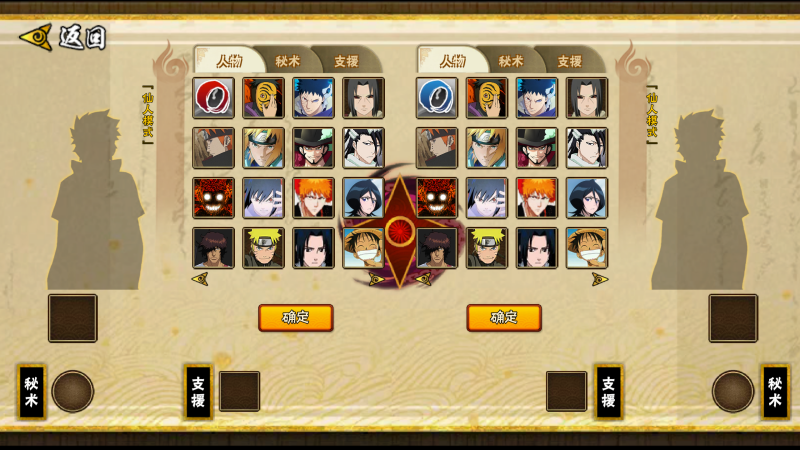The width and height of the screenshot is (800, 450).
Task: Confirm selection with right panel's 确定 button
Action: [504, 318]
